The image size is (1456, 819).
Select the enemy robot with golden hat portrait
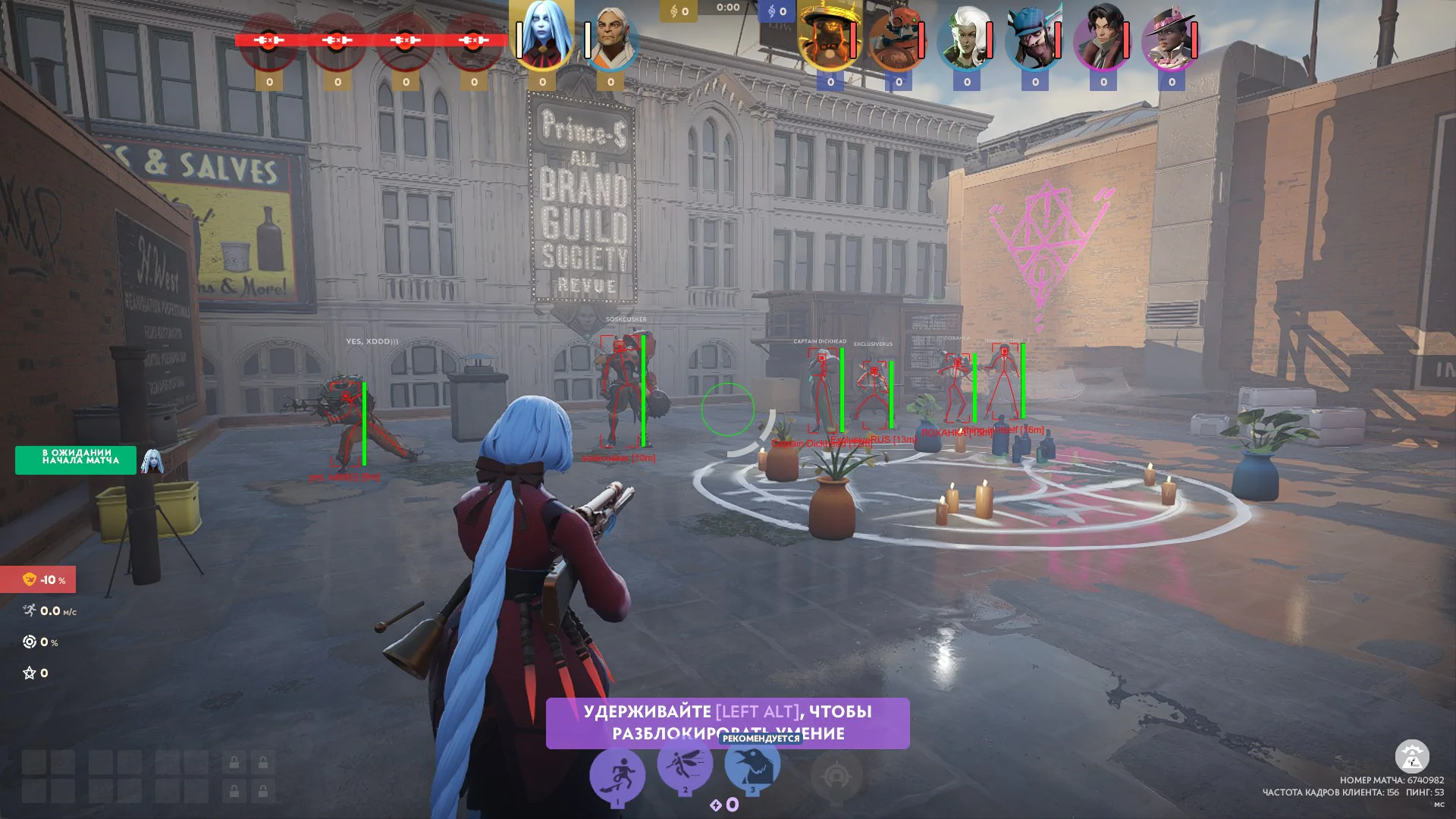829,39
